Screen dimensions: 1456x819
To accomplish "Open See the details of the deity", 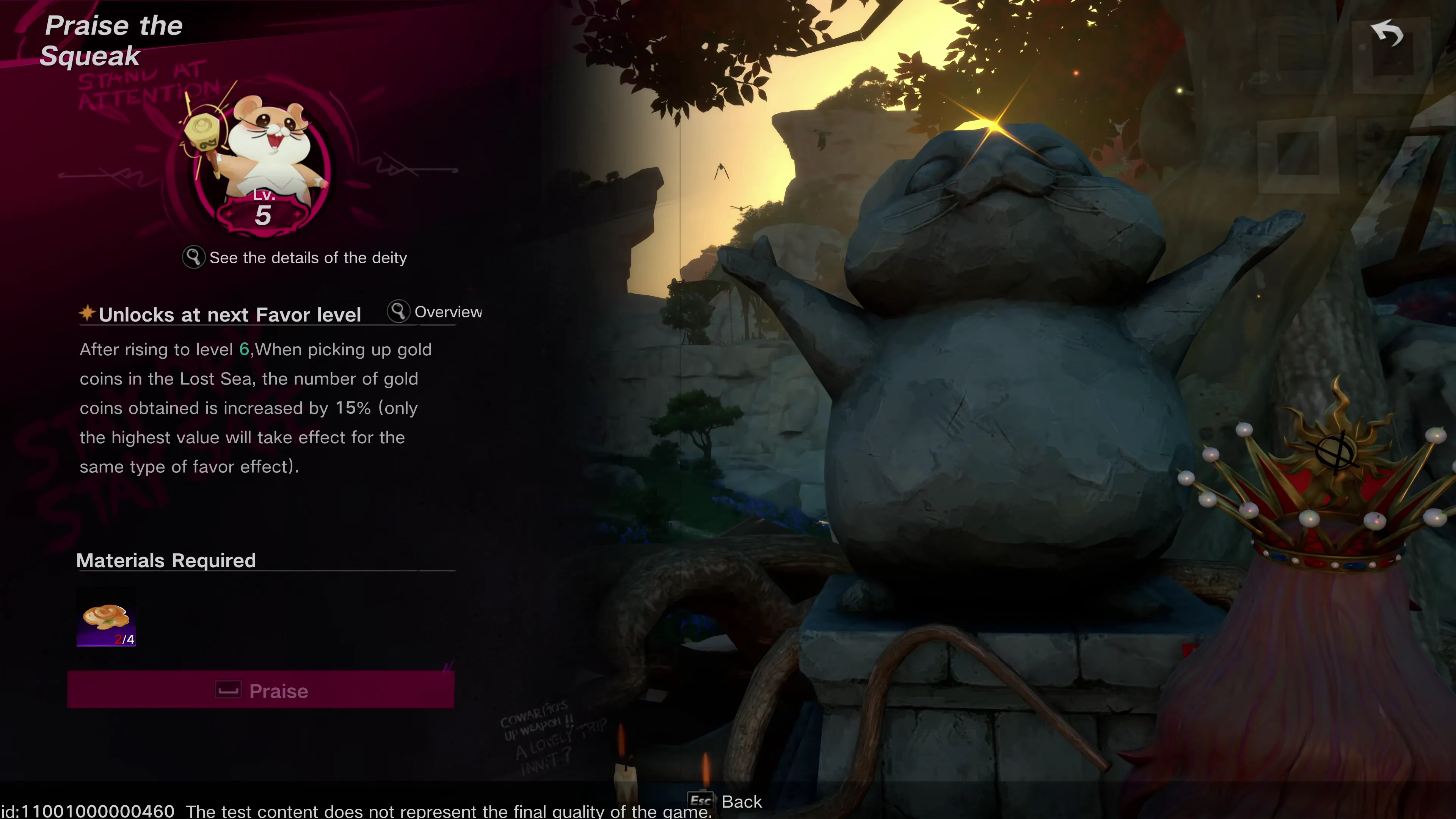I will pyautogui.click(x=295, y=258).
